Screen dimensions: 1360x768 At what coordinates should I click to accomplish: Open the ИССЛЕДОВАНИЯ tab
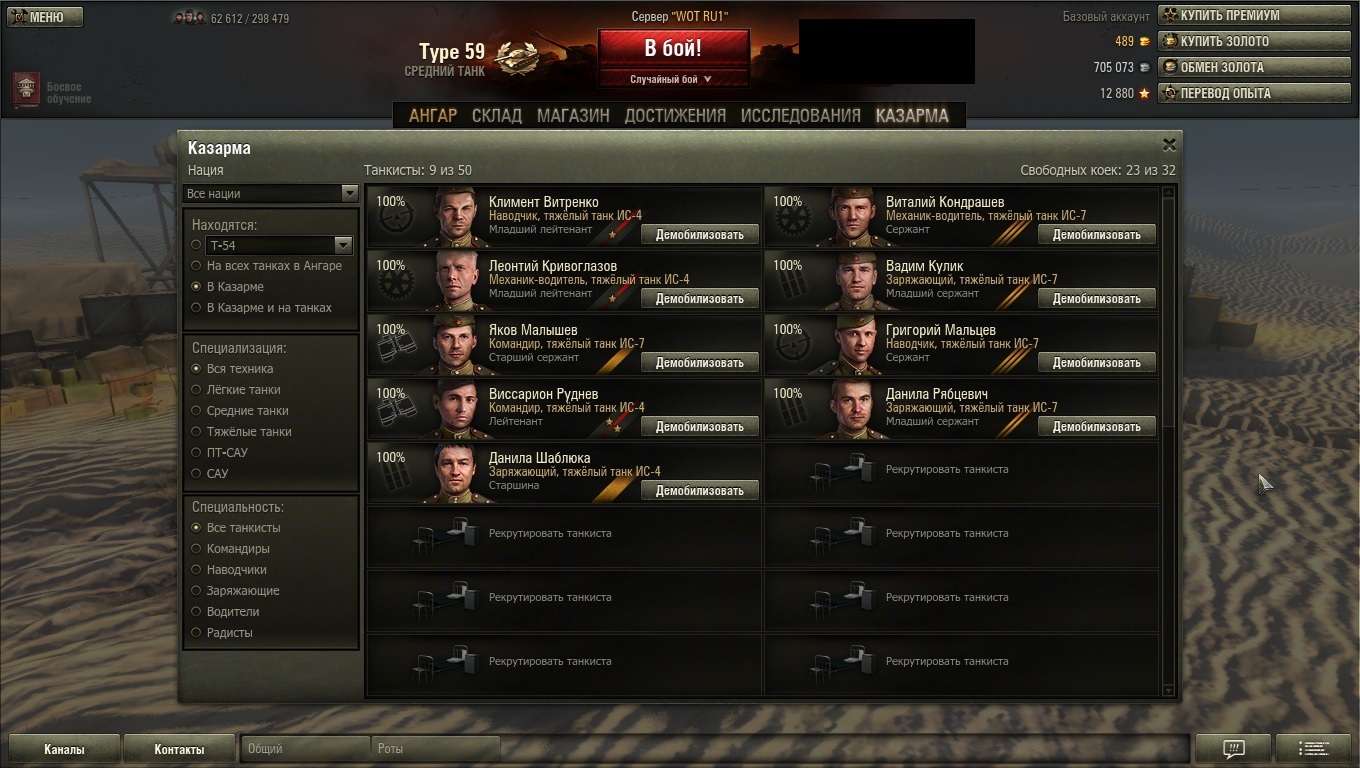point(800,115)
